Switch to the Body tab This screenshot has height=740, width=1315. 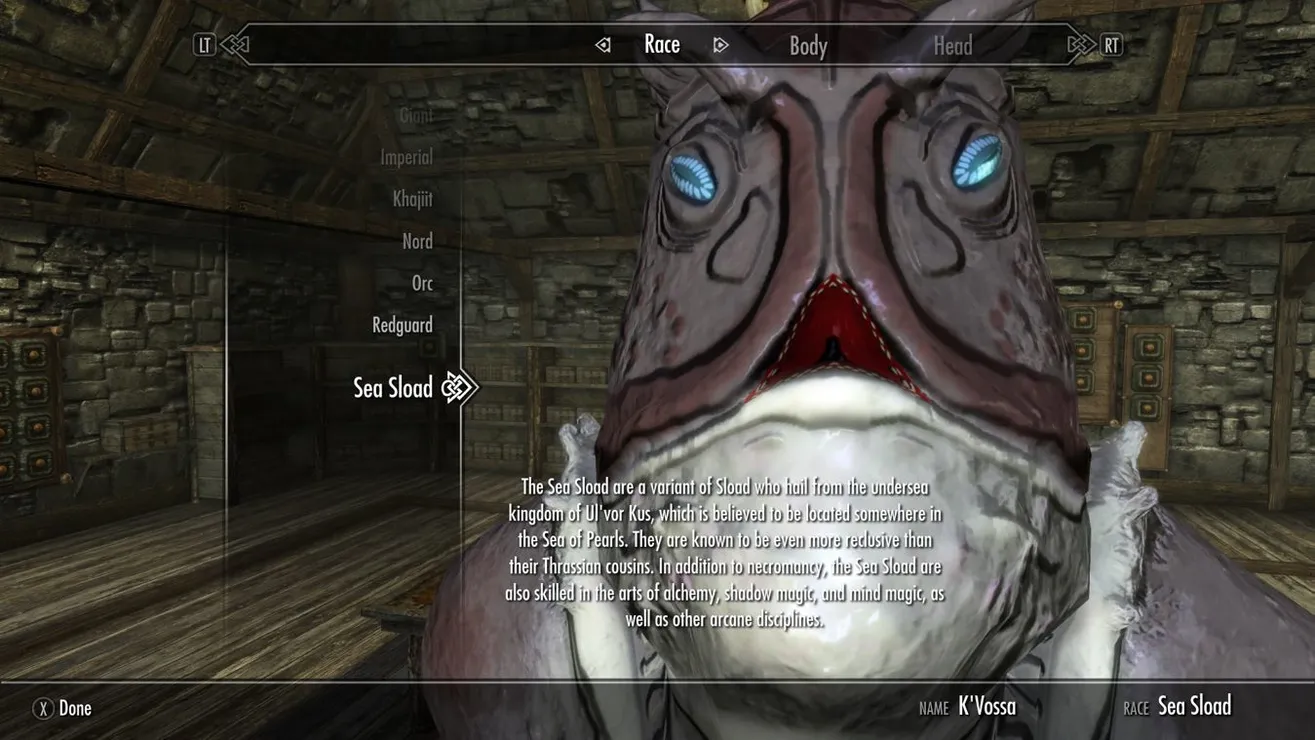[x=808, y=46]
